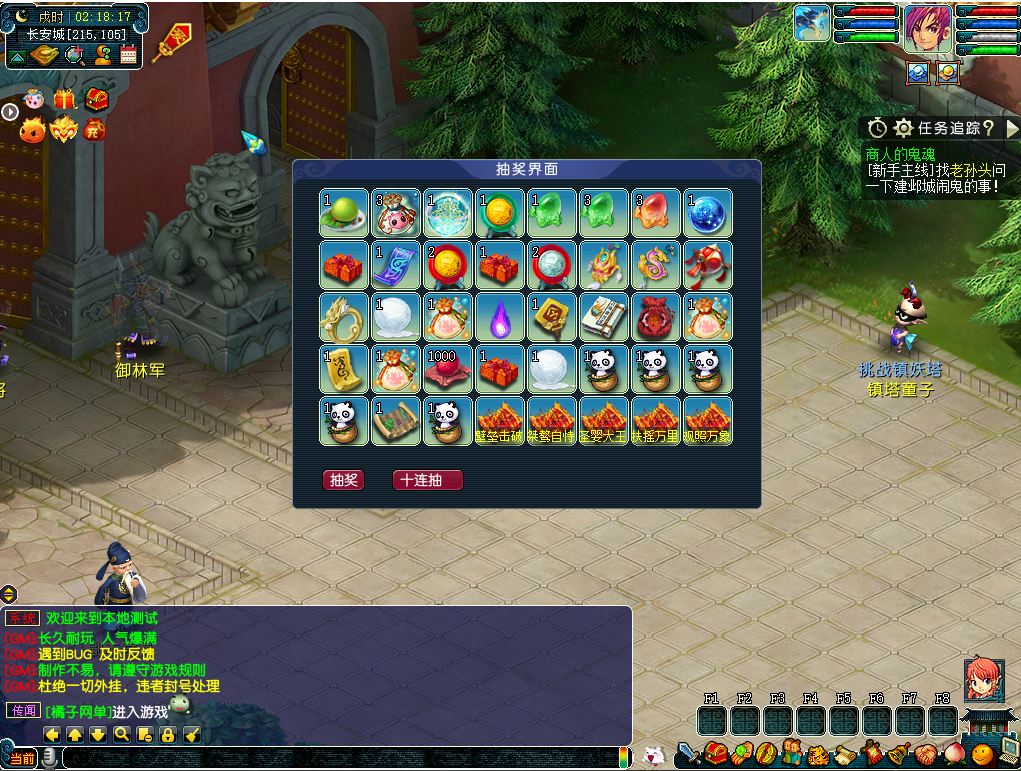Open the player character portrait
The height and width of the screenshot is (771, 1021).
[x=927, y=29]
